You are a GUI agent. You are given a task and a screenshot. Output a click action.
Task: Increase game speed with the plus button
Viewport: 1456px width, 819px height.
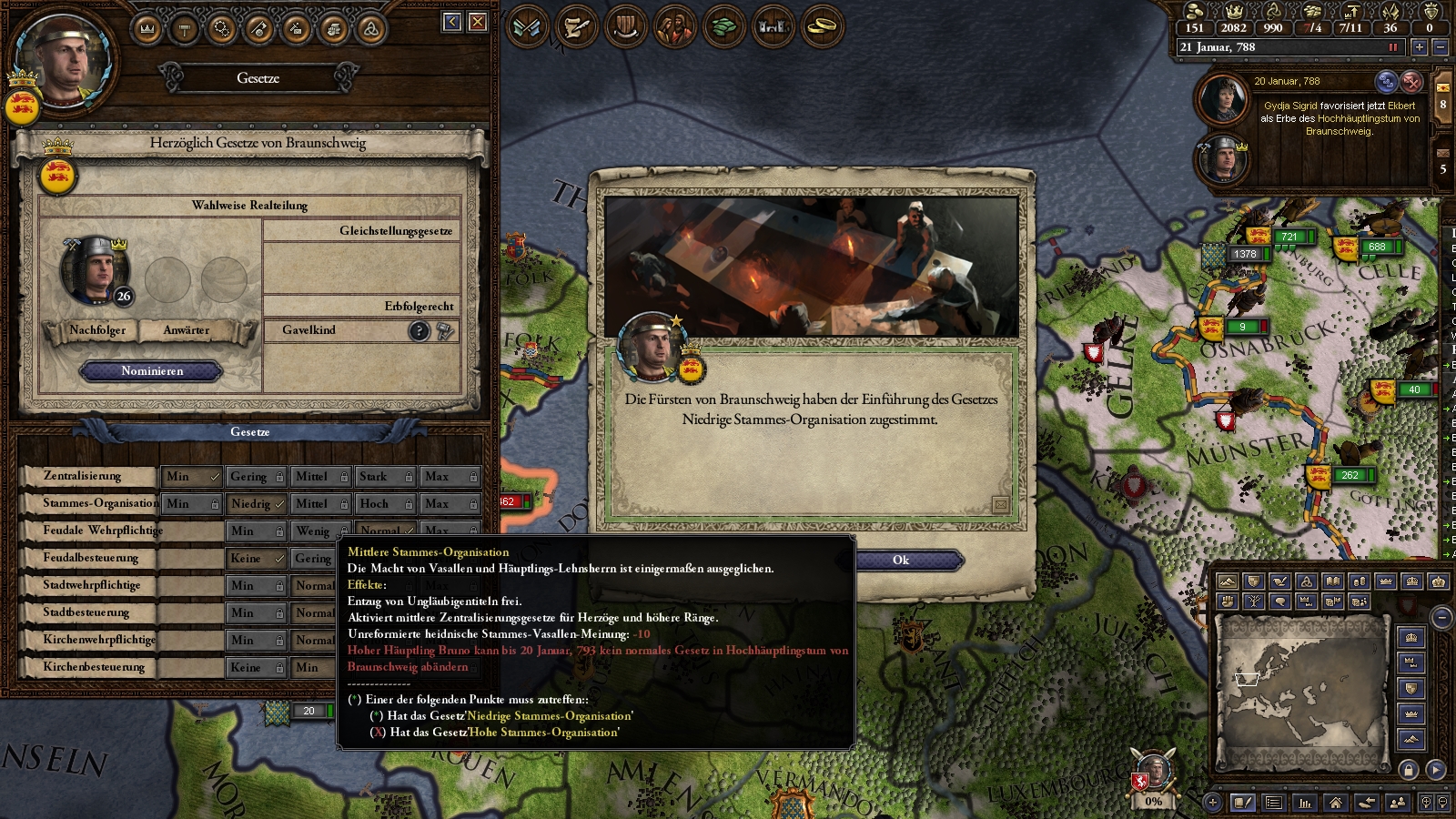coord(1420,47)
